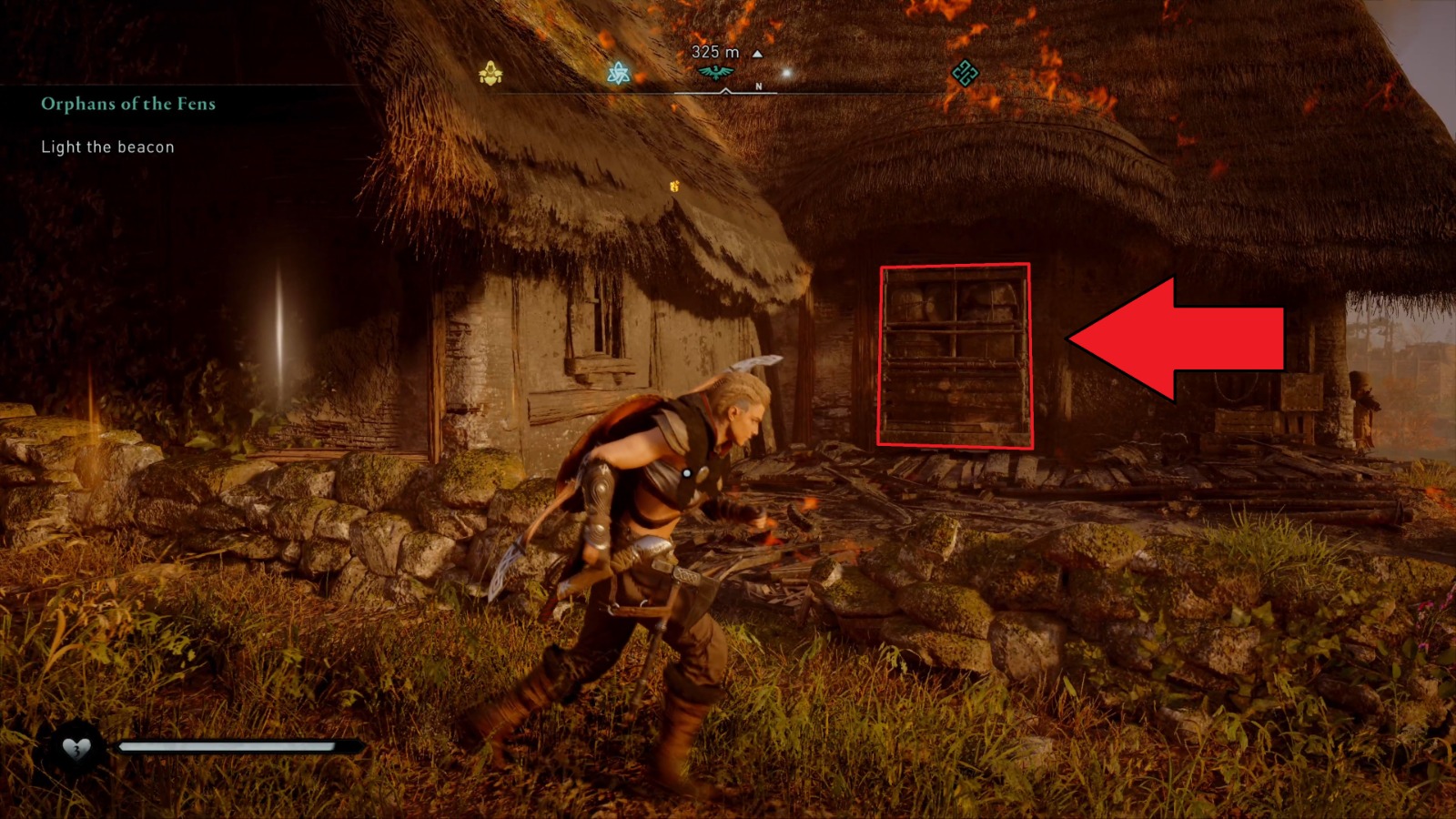Expand the Orphans of the Fens quest panel
The image size is (1456, 819).
(x=127, y=105)
